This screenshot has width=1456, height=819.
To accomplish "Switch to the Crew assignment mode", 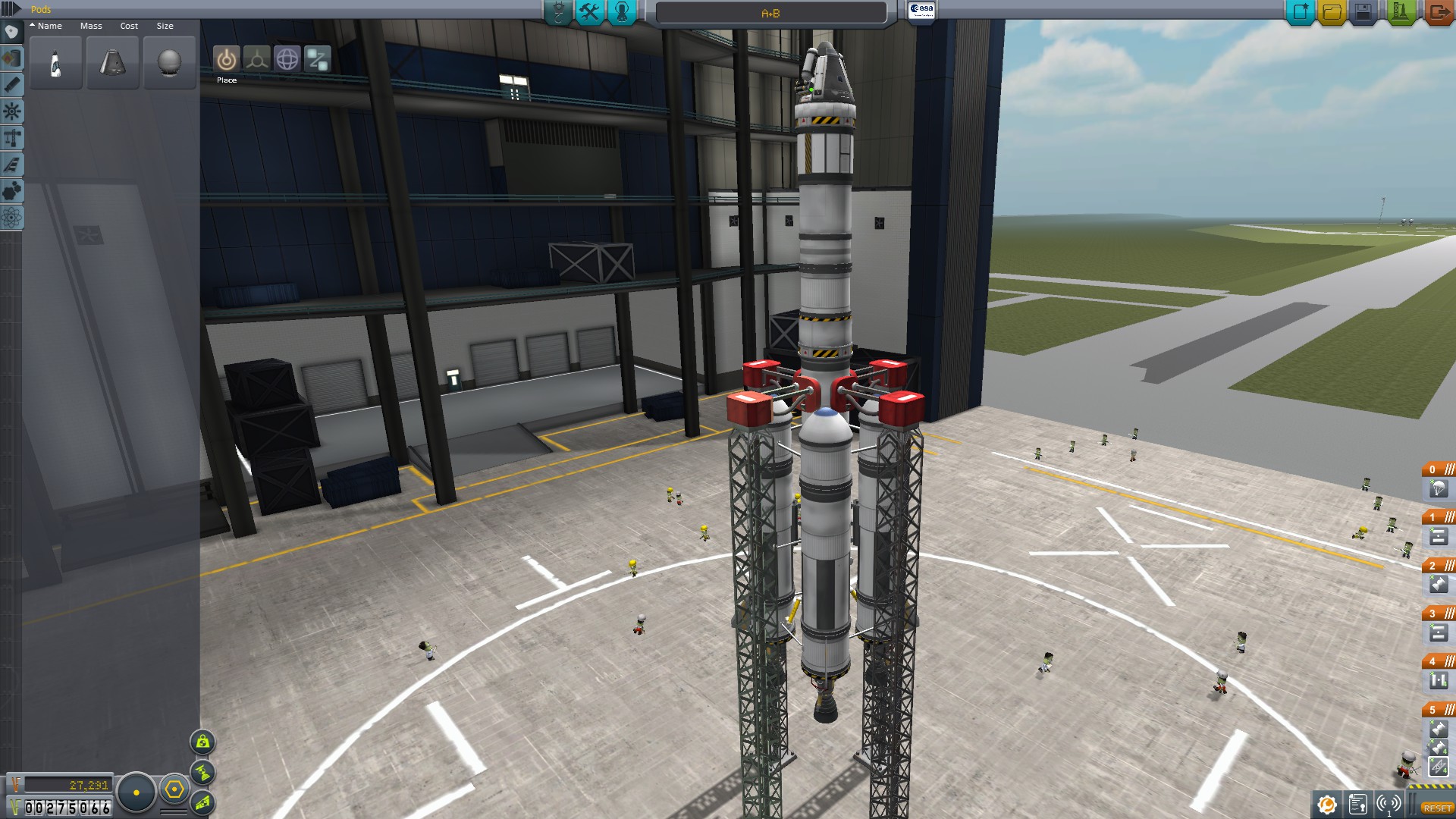I will (622, 12).
